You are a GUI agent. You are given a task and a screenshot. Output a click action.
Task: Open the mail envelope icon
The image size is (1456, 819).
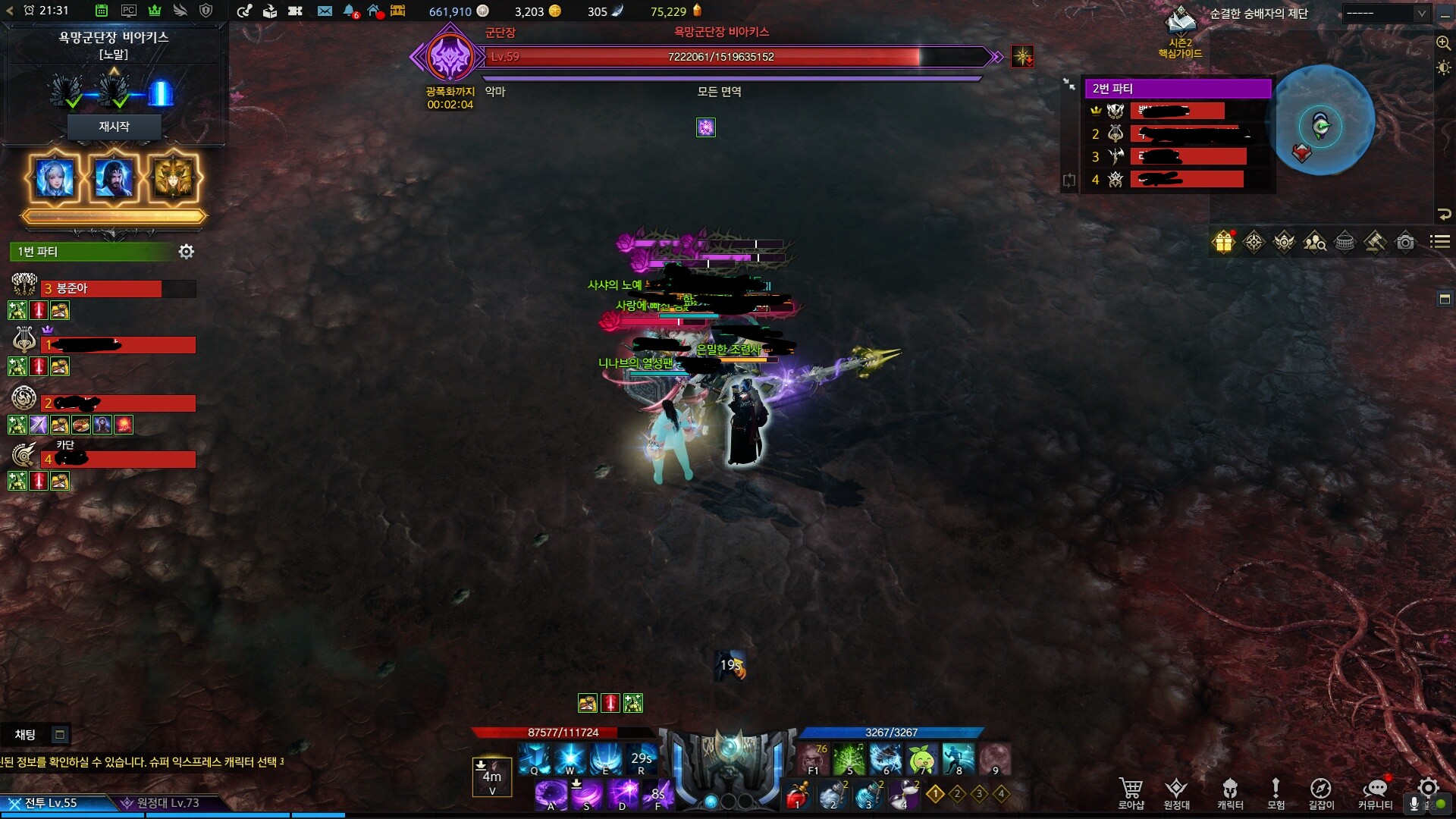pos(325,11)
